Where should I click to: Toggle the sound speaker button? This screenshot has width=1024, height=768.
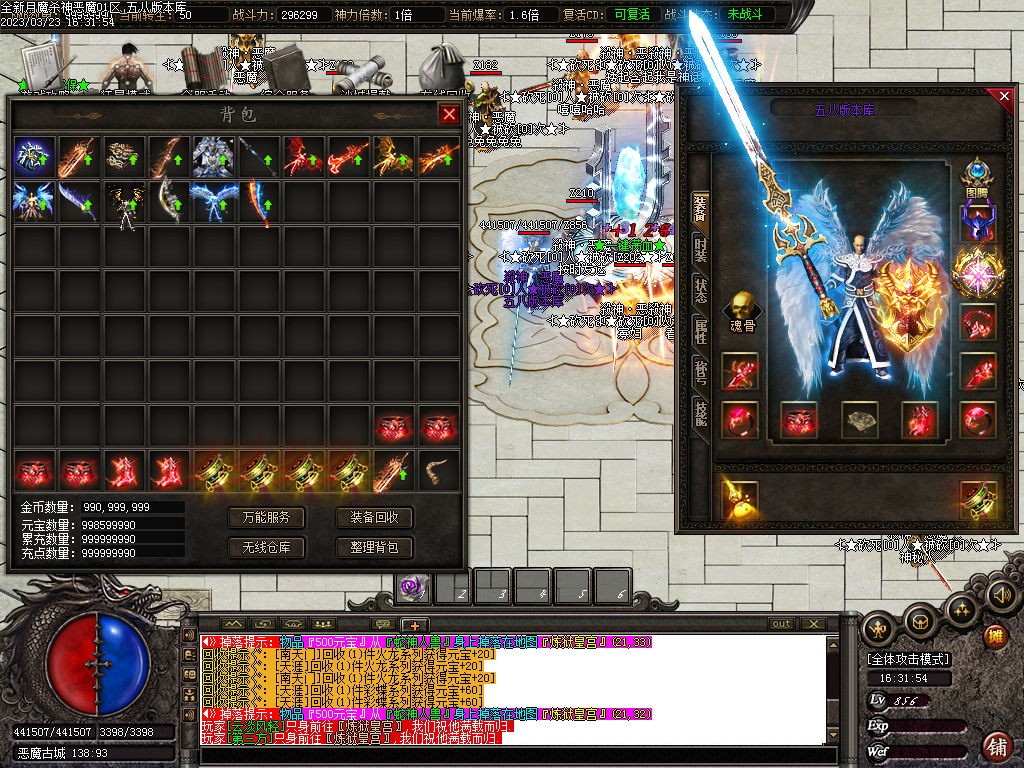(x=1003, y=596)
